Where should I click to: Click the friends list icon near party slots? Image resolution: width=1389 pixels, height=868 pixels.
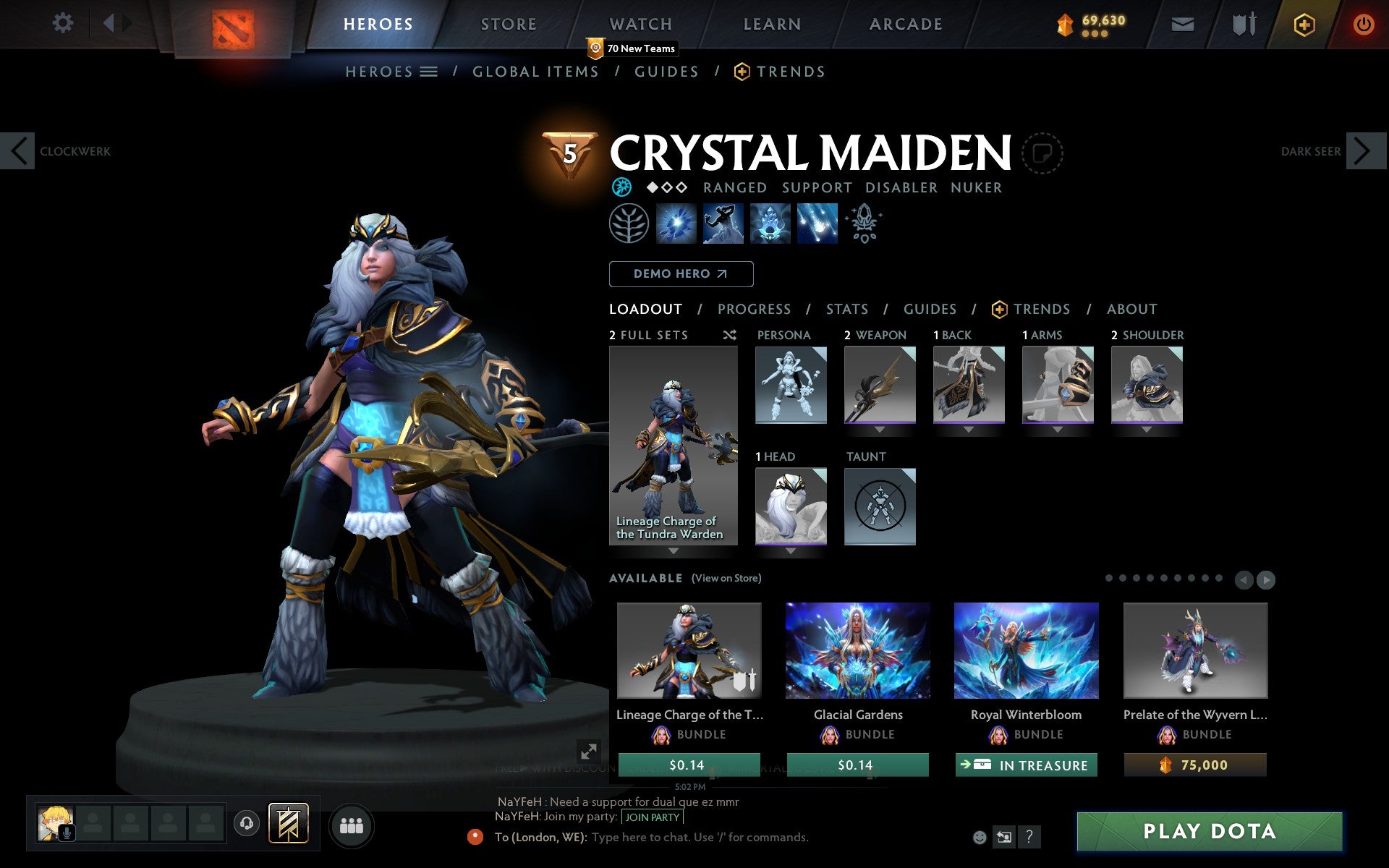(x=351, y=825)
